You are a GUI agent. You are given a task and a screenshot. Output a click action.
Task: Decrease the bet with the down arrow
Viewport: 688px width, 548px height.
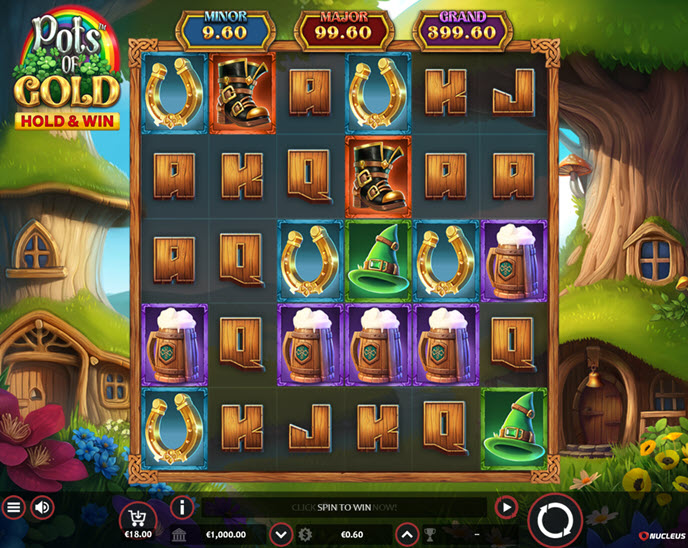(281, 534)
